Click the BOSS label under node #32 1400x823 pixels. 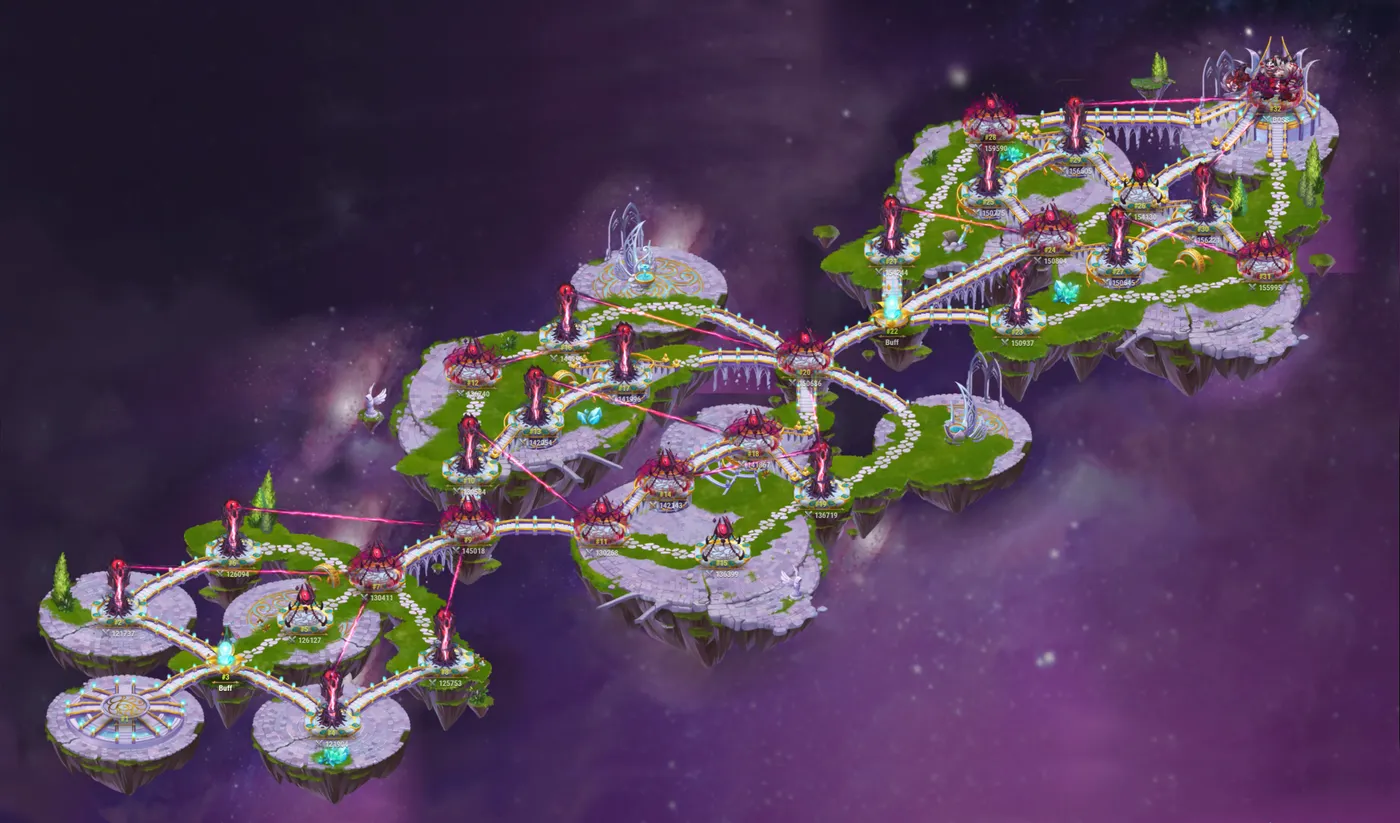pos(1279,119)
